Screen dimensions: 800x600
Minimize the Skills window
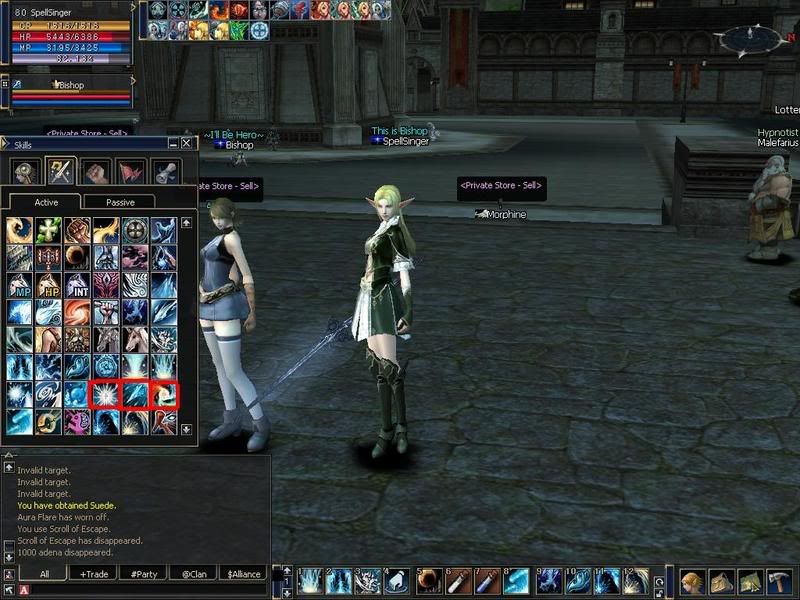pos(173,144)
